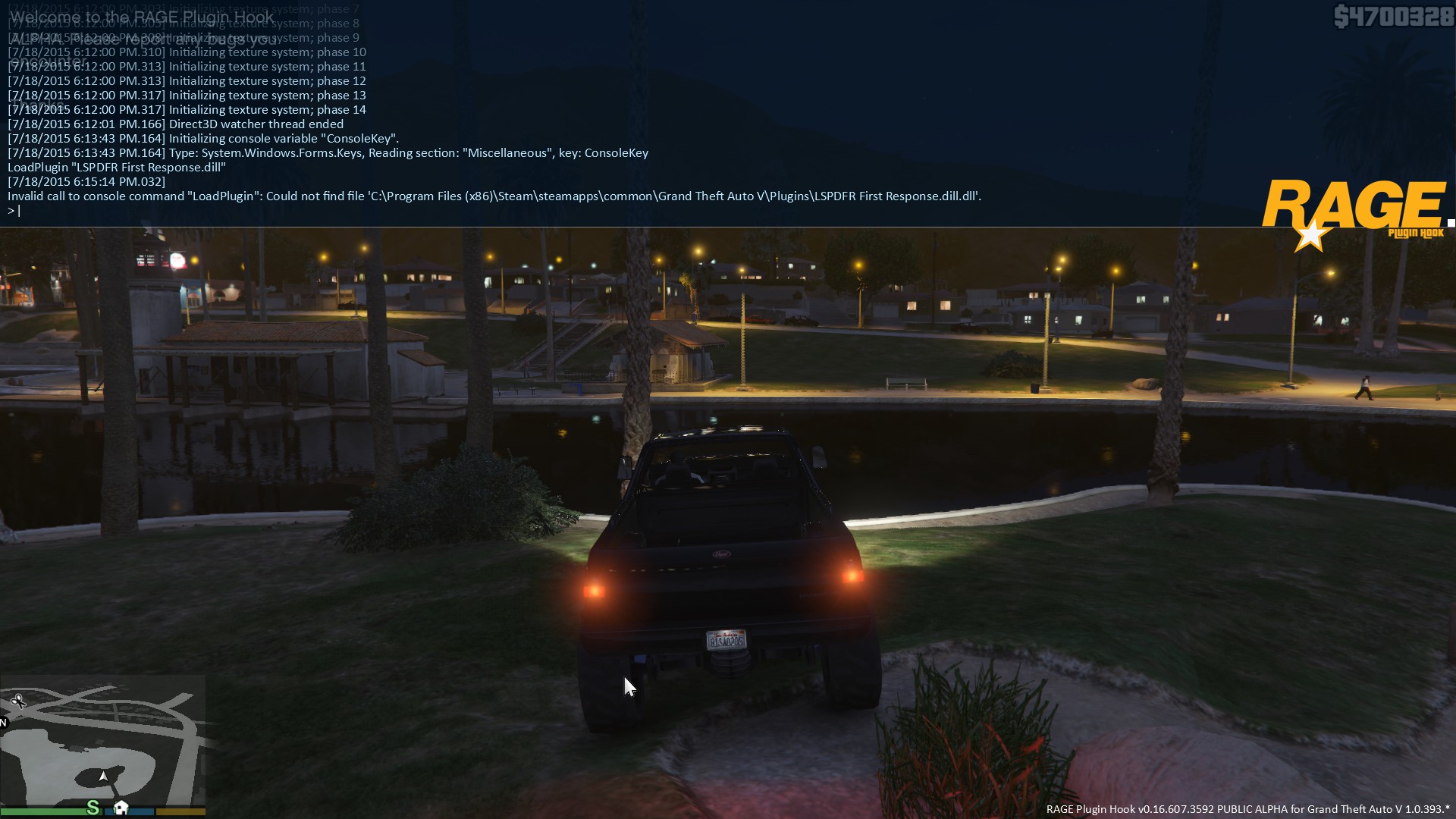Click the minimap radar
1456x819 pixels.
[x=102, y=739]
